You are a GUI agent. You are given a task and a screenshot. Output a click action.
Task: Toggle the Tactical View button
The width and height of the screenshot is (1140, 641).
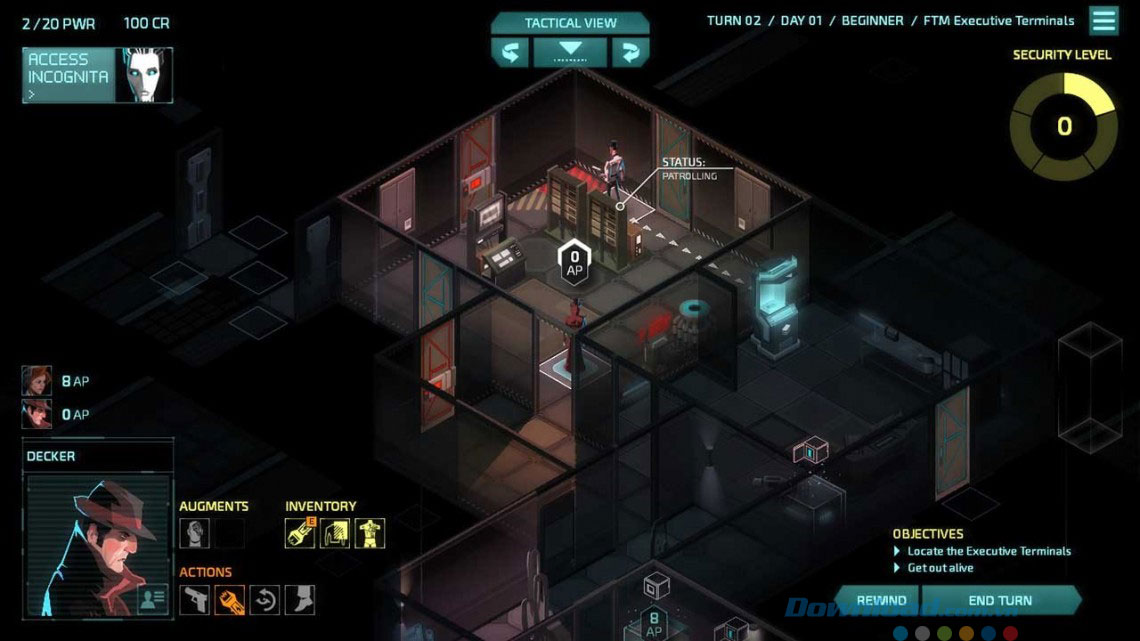tap(570, 23)
